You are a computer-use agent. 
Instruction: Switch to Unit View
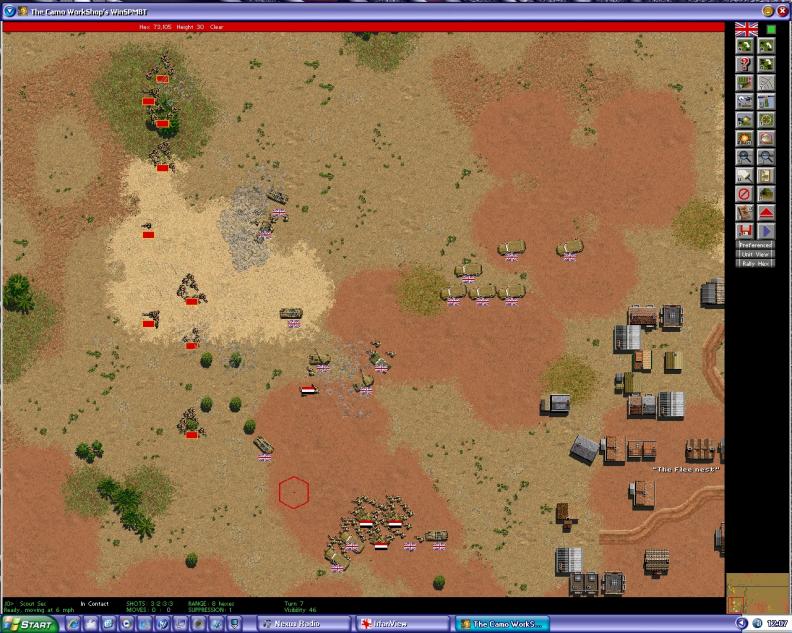coord(756,254)
